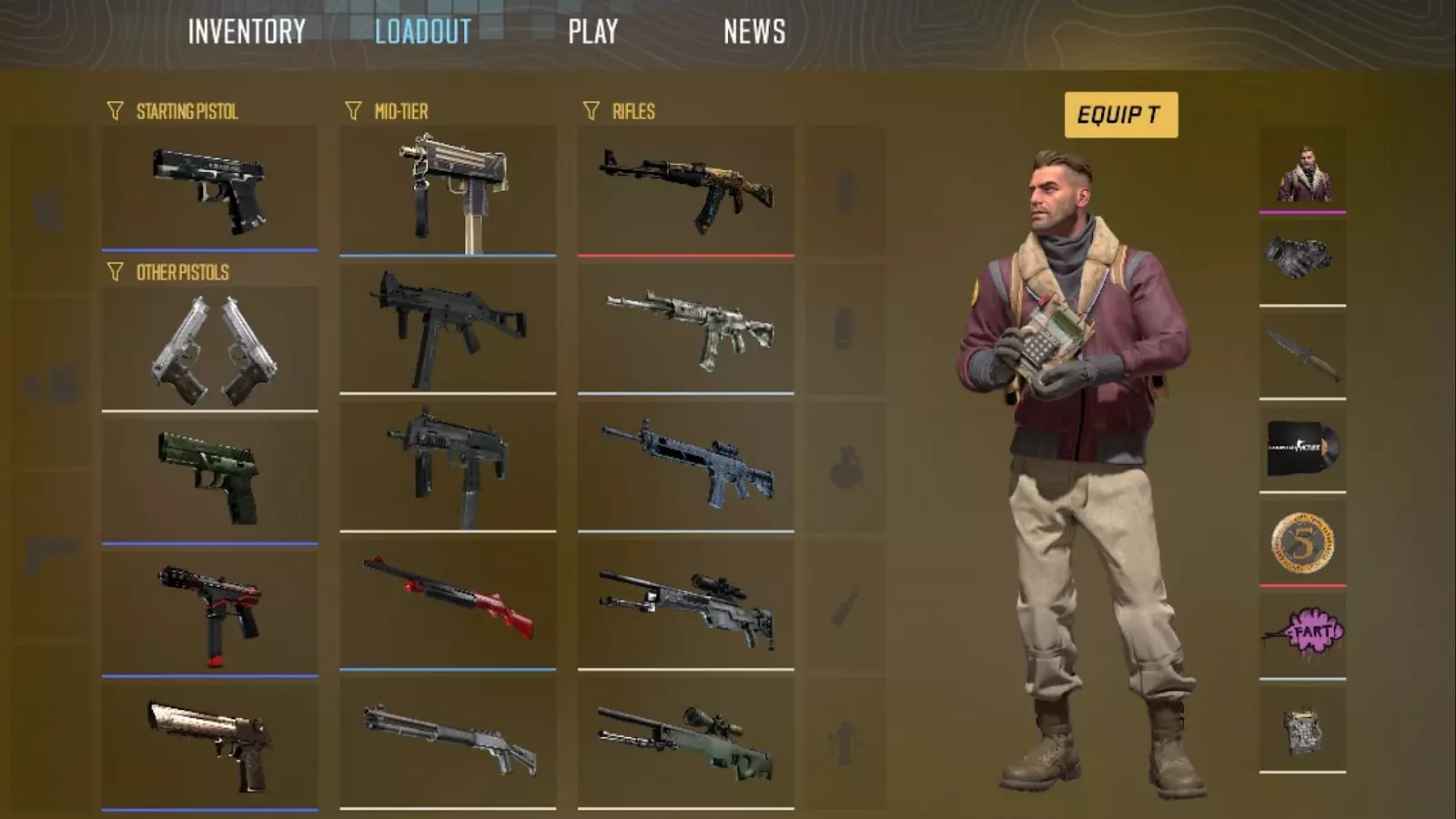Select the greyed pistol icon on left edge
The width and height of the screenshot is (1456, 819).
click(x=50, y=551)
